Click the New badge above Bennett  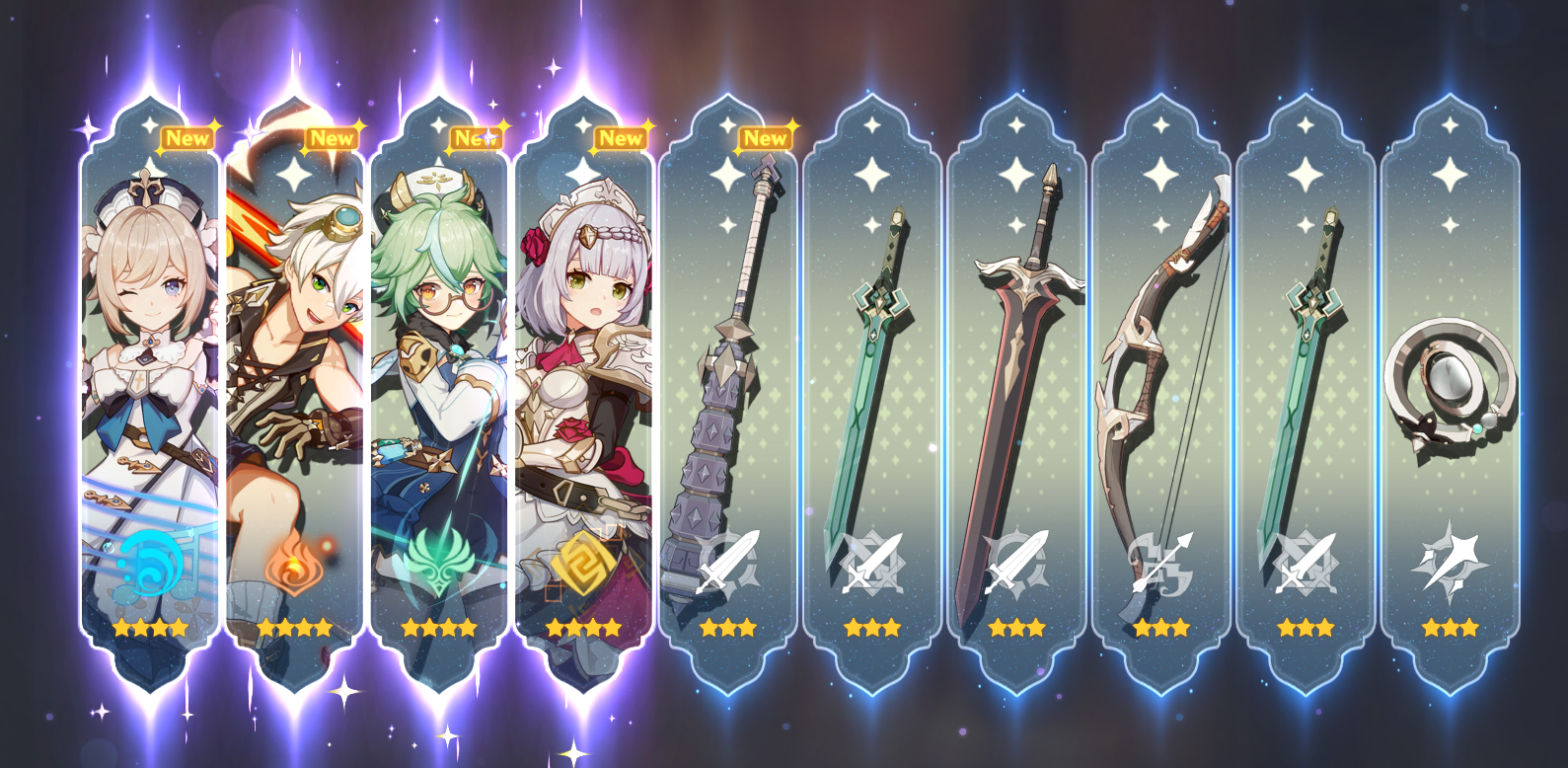335,139
